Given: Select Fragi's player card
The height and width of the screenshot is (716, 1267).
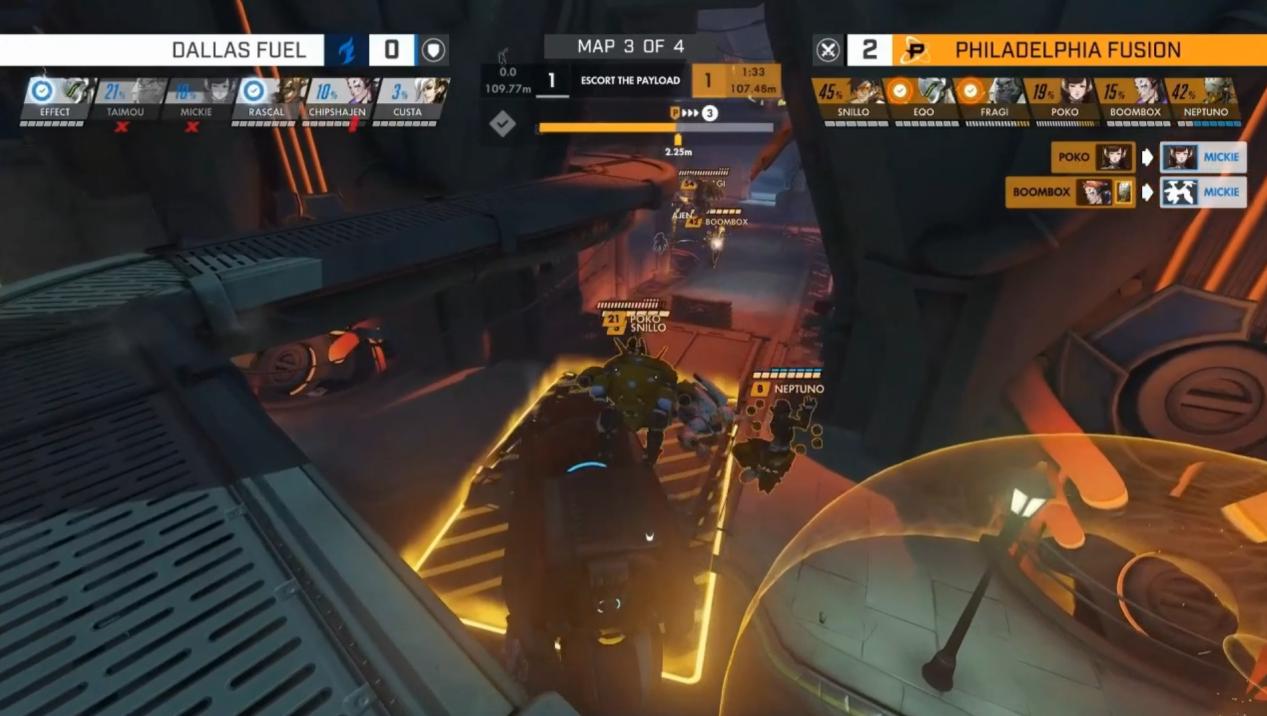Looking at the screenshot, I should tap(991, 101).
